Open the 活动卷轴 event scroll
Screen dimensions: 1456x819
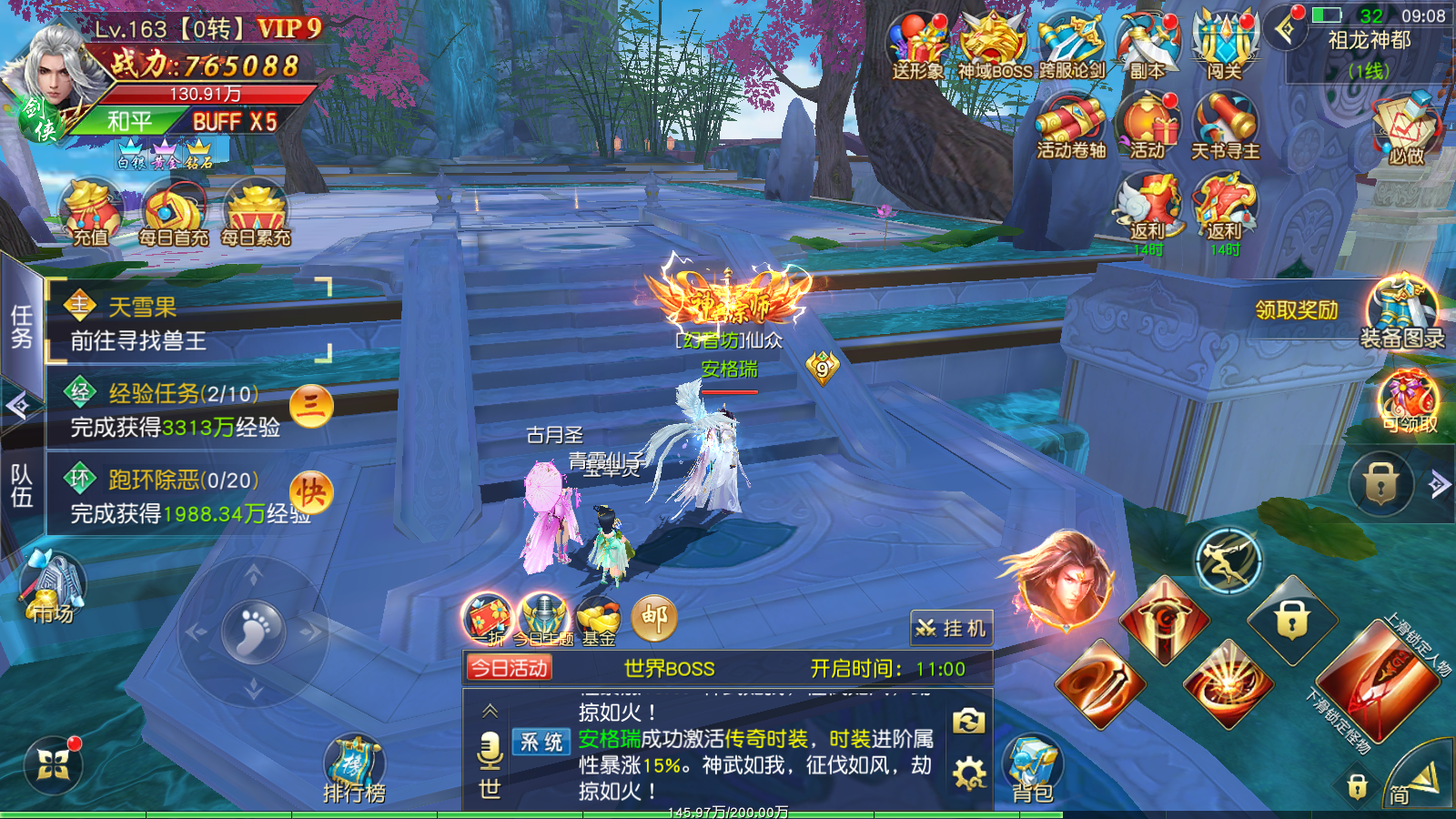tap(1071, 127)
